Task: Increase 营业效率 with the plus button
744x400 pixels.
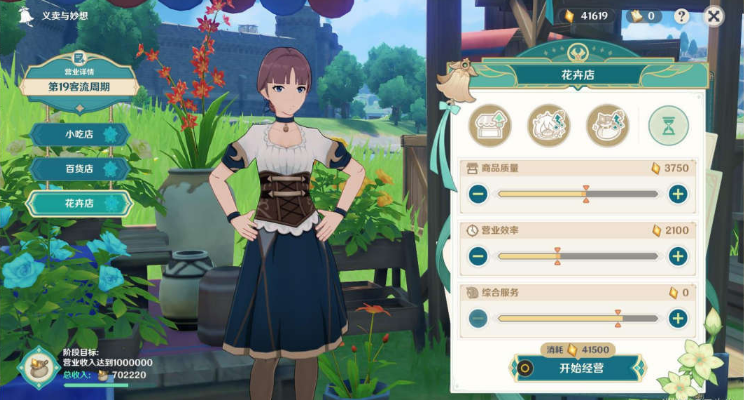Action: click(x=677, y=256)
